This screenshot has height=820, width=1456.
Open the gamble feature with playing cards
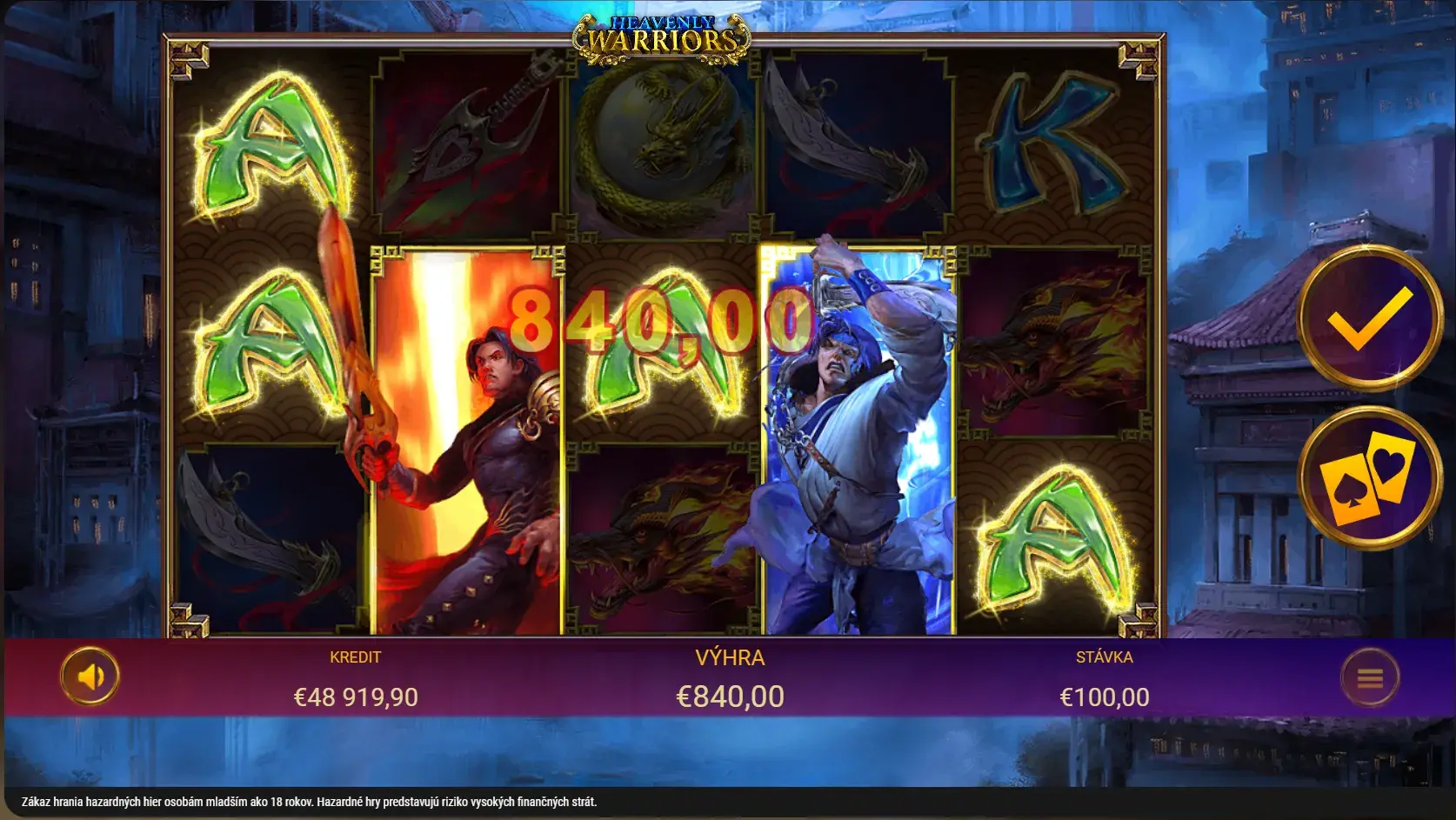[x=1369, y=477]
